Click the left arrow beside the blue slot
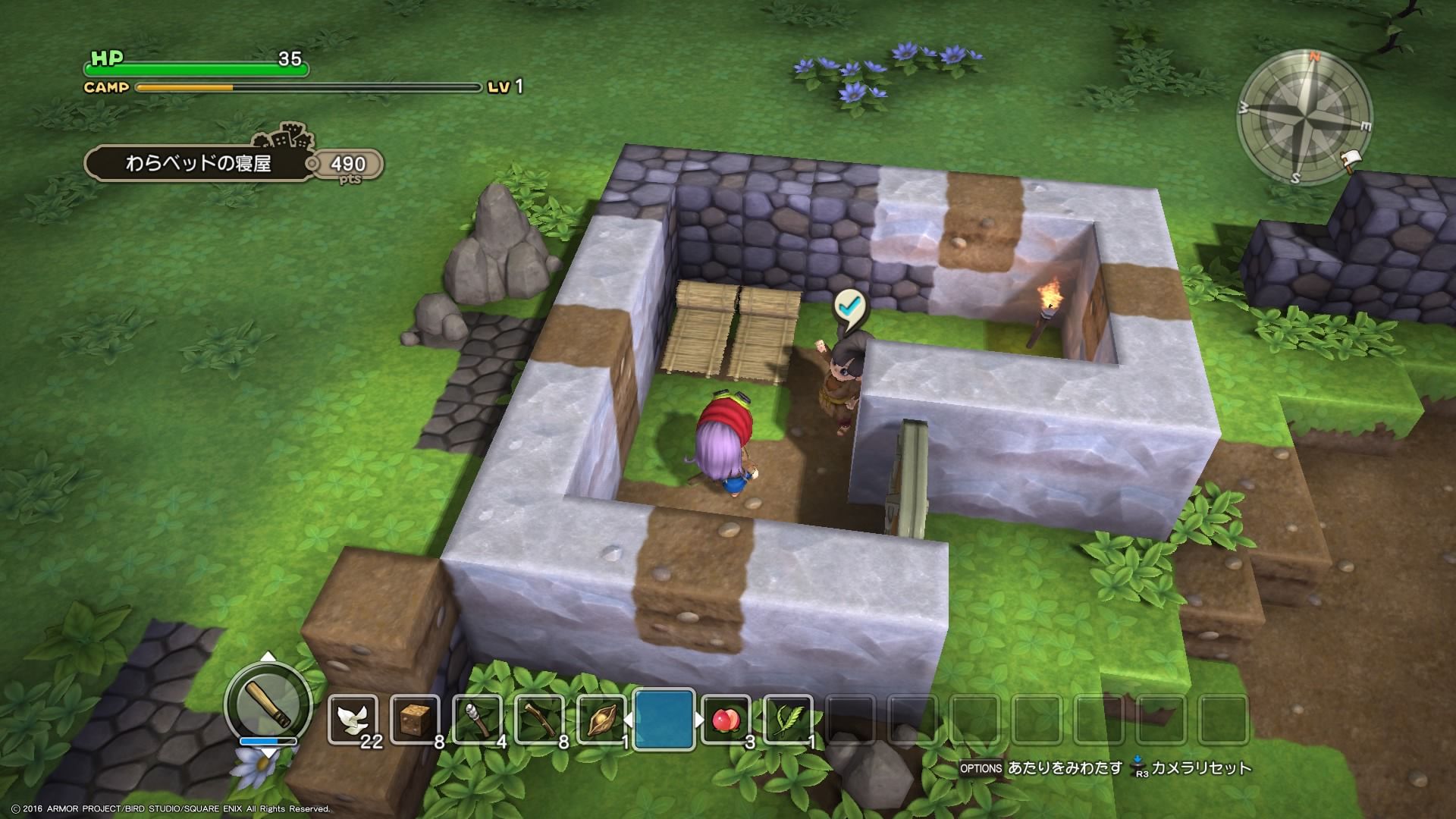Screen dimensions: 1456x819 coord(627,719)
